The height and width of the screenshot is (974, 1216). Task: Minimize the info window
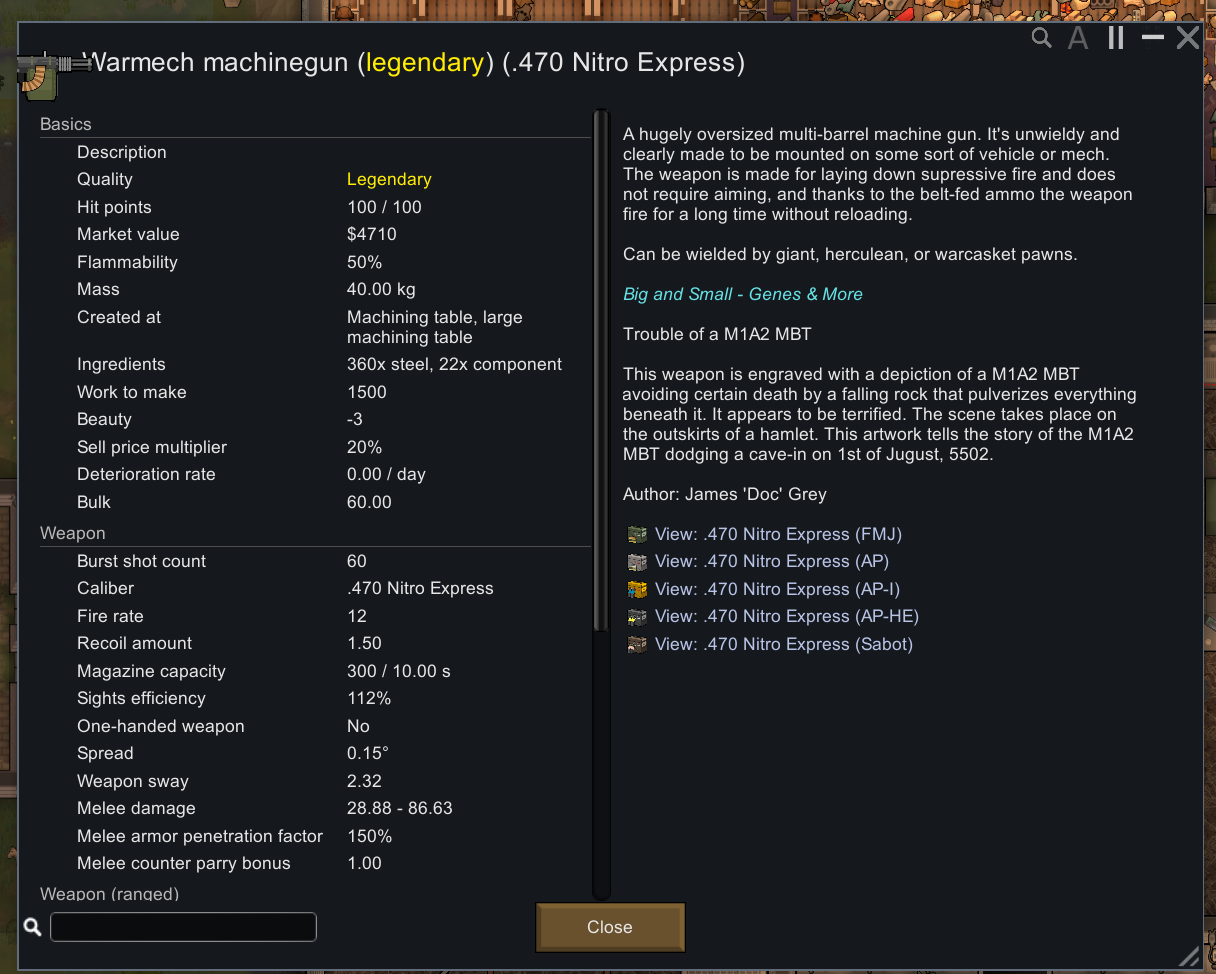[x=1152, y=38]
